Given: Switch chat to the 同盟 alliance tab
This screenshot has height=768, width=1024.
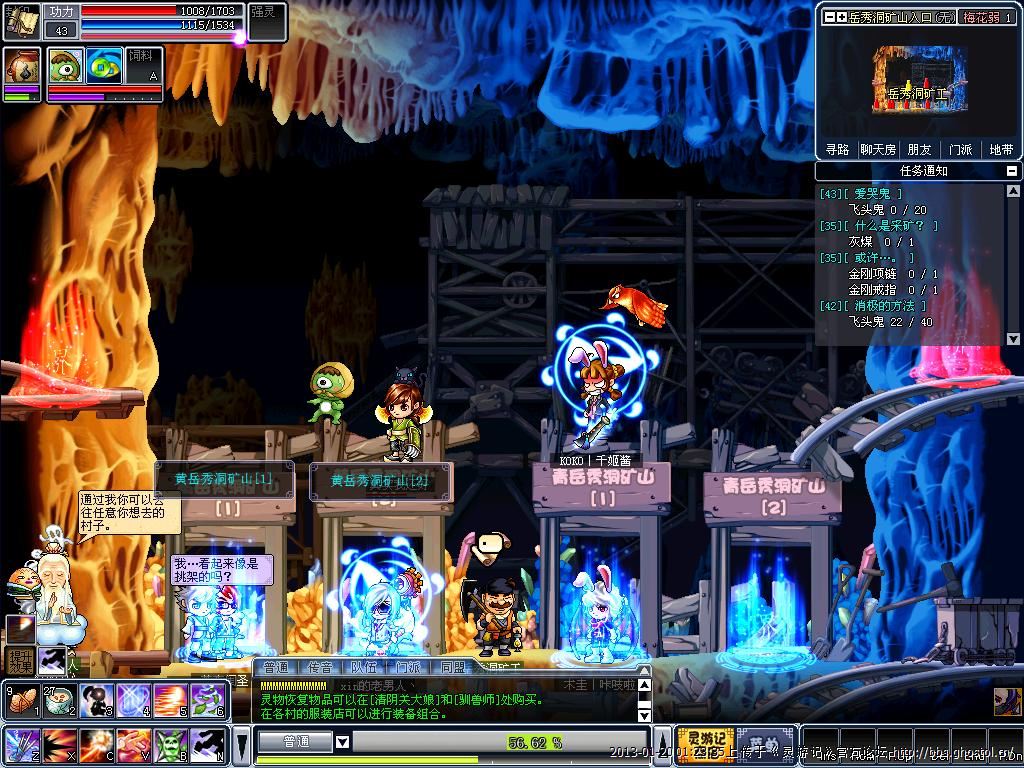Looking at the screenshot, I should [452, 667].
